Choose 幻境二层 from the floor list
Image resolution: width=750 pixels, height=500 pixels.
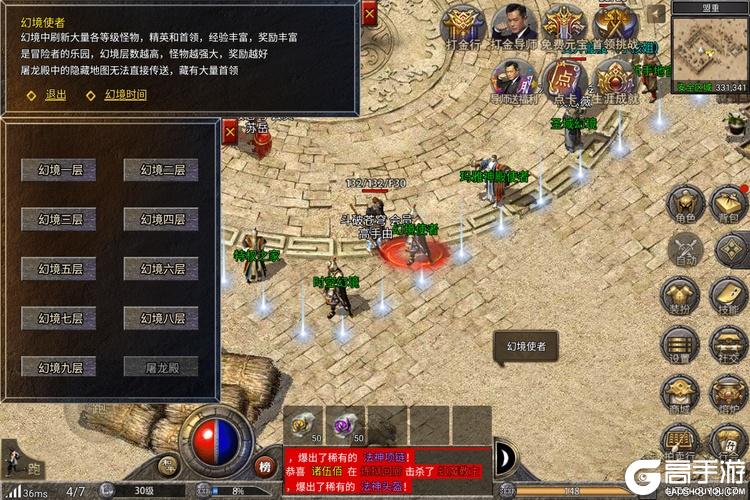[162, 169]
